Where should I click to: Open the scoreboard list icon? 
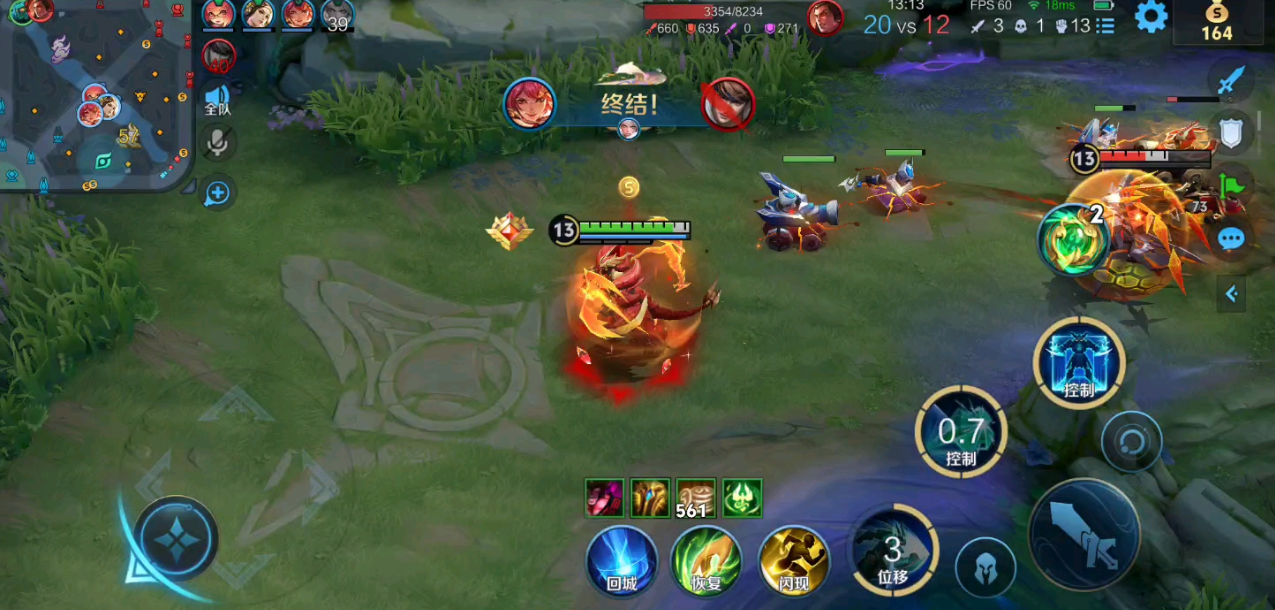pos(1105,26)
